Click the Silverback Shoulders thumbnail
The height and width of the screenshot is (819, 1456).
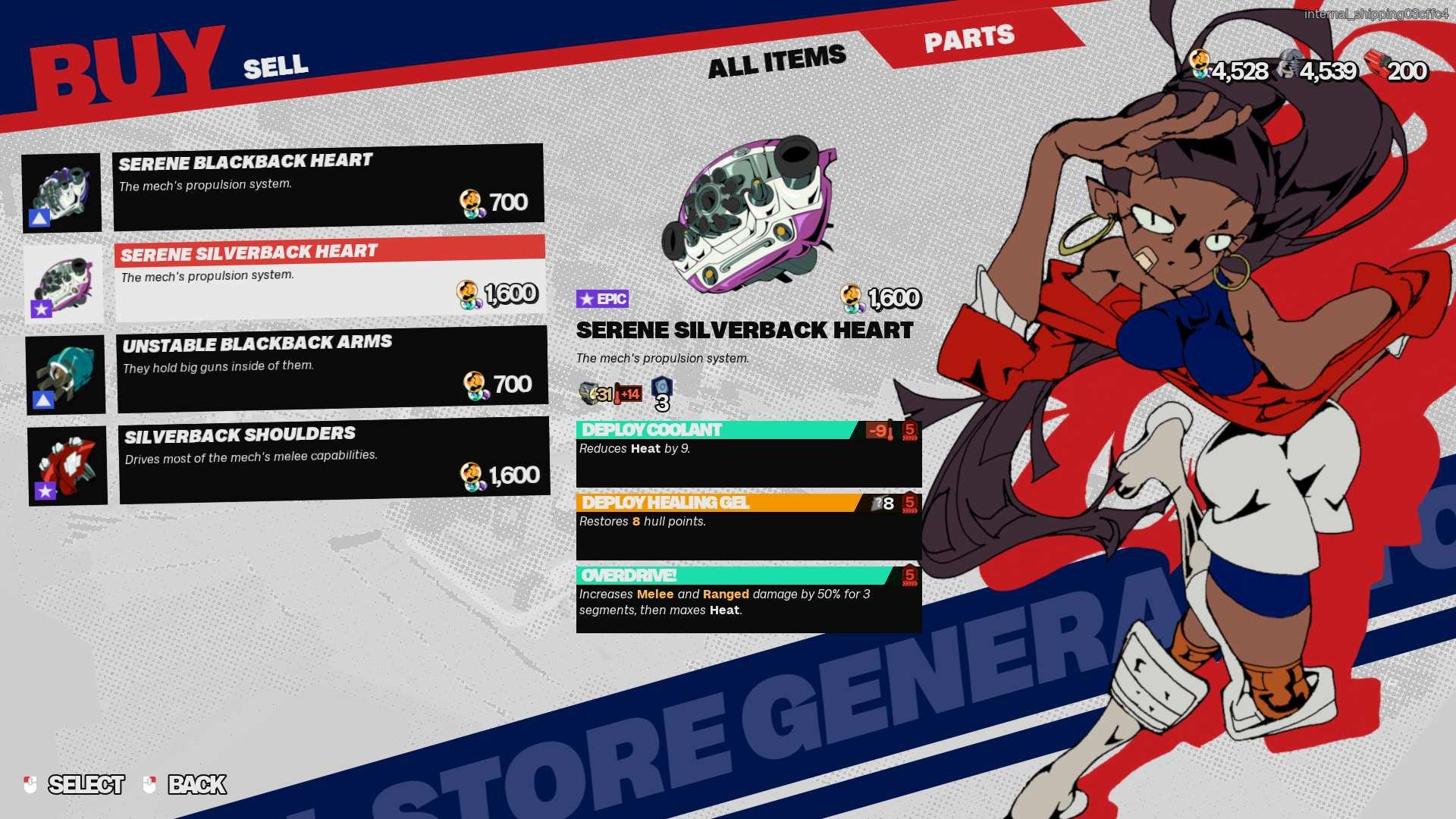[x=67, y=466]
